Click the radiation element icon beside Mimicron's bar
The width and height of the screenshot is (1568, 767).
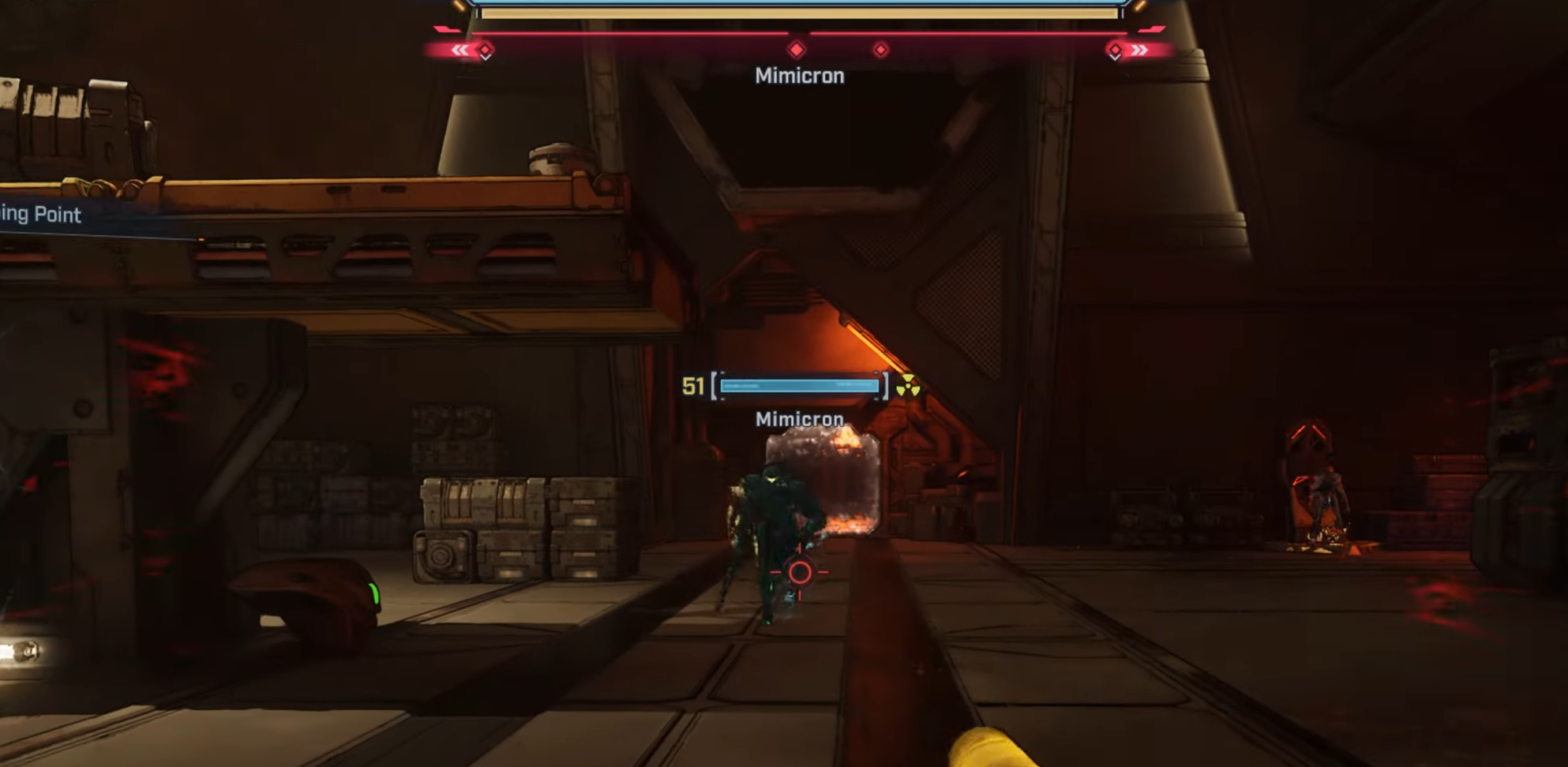908,386
